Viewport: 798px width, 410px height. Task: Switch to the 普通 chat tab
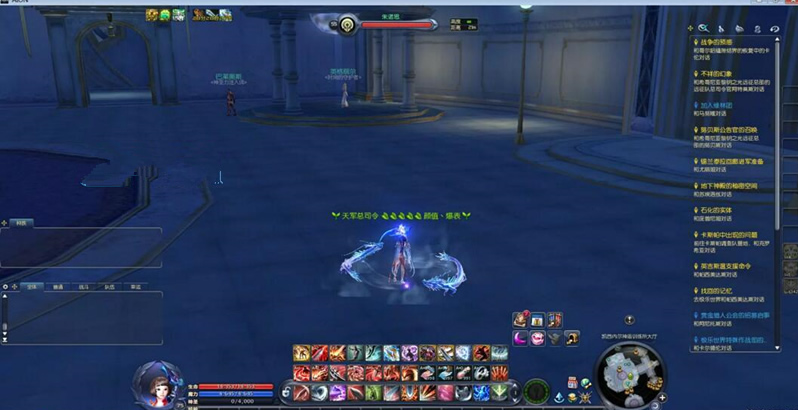(59, 286)
